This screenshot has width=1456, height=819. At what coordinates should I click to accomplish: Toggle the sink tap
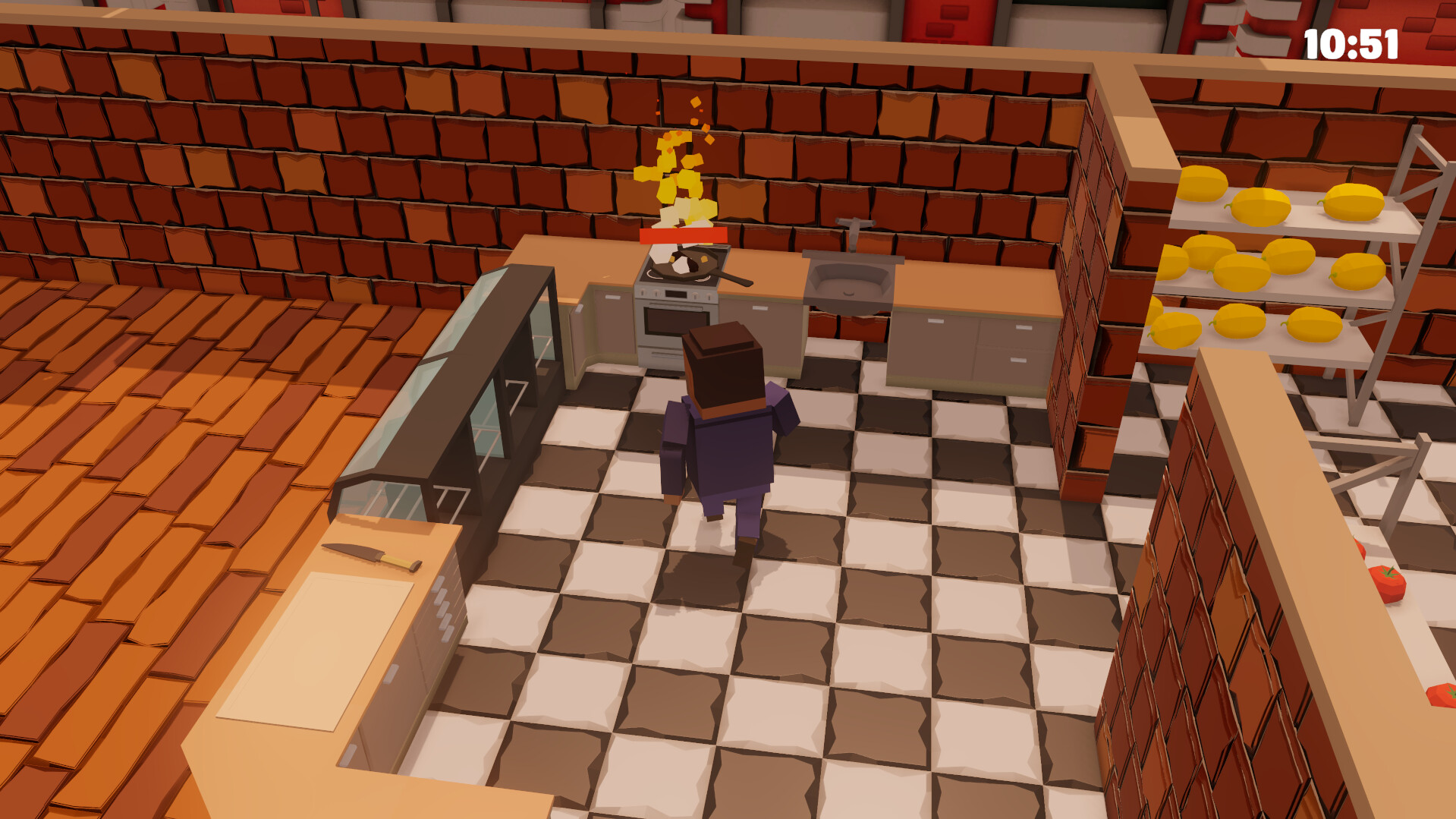(855, 224)
